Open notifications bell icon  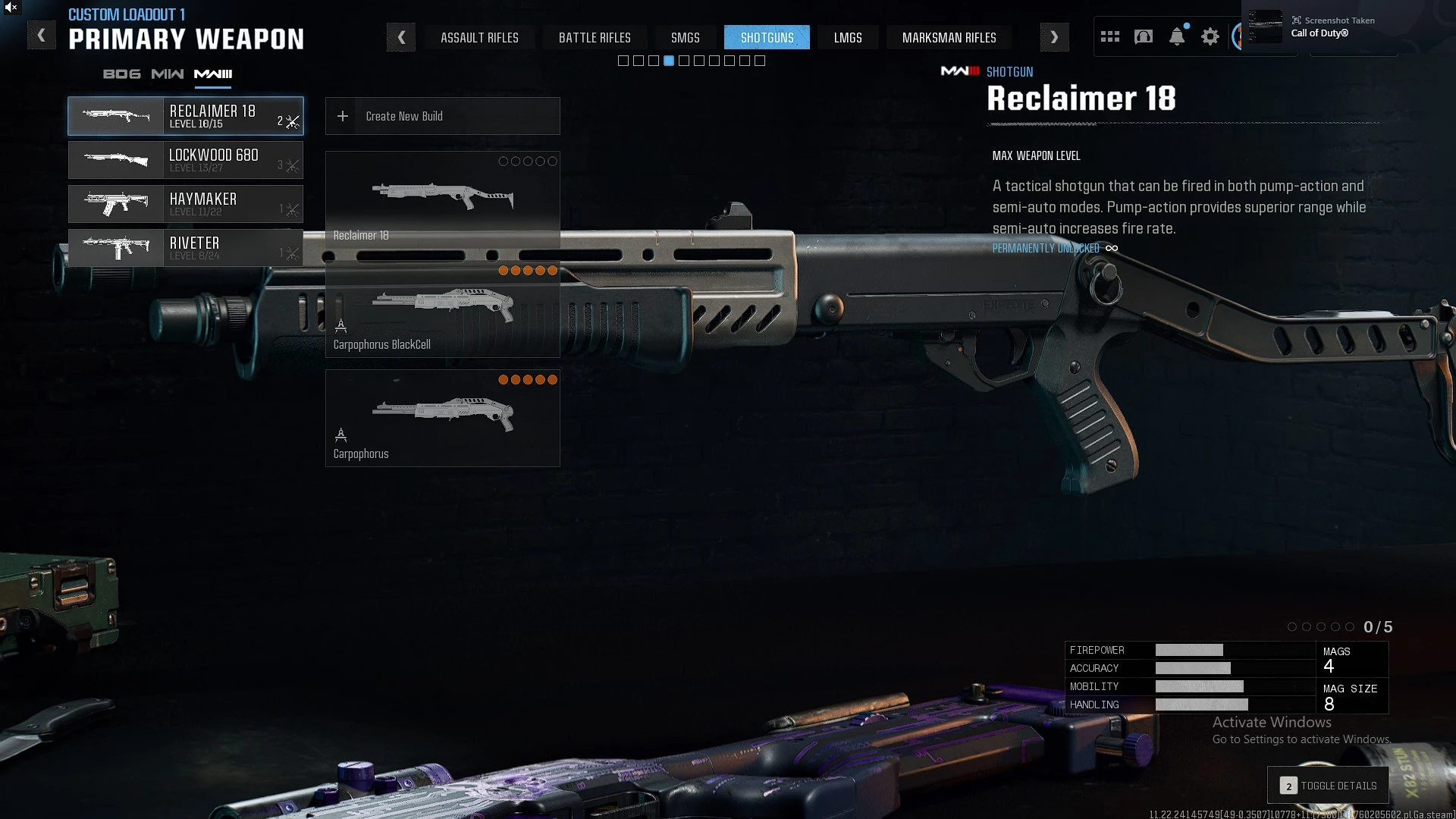(x=1176, y=36)
